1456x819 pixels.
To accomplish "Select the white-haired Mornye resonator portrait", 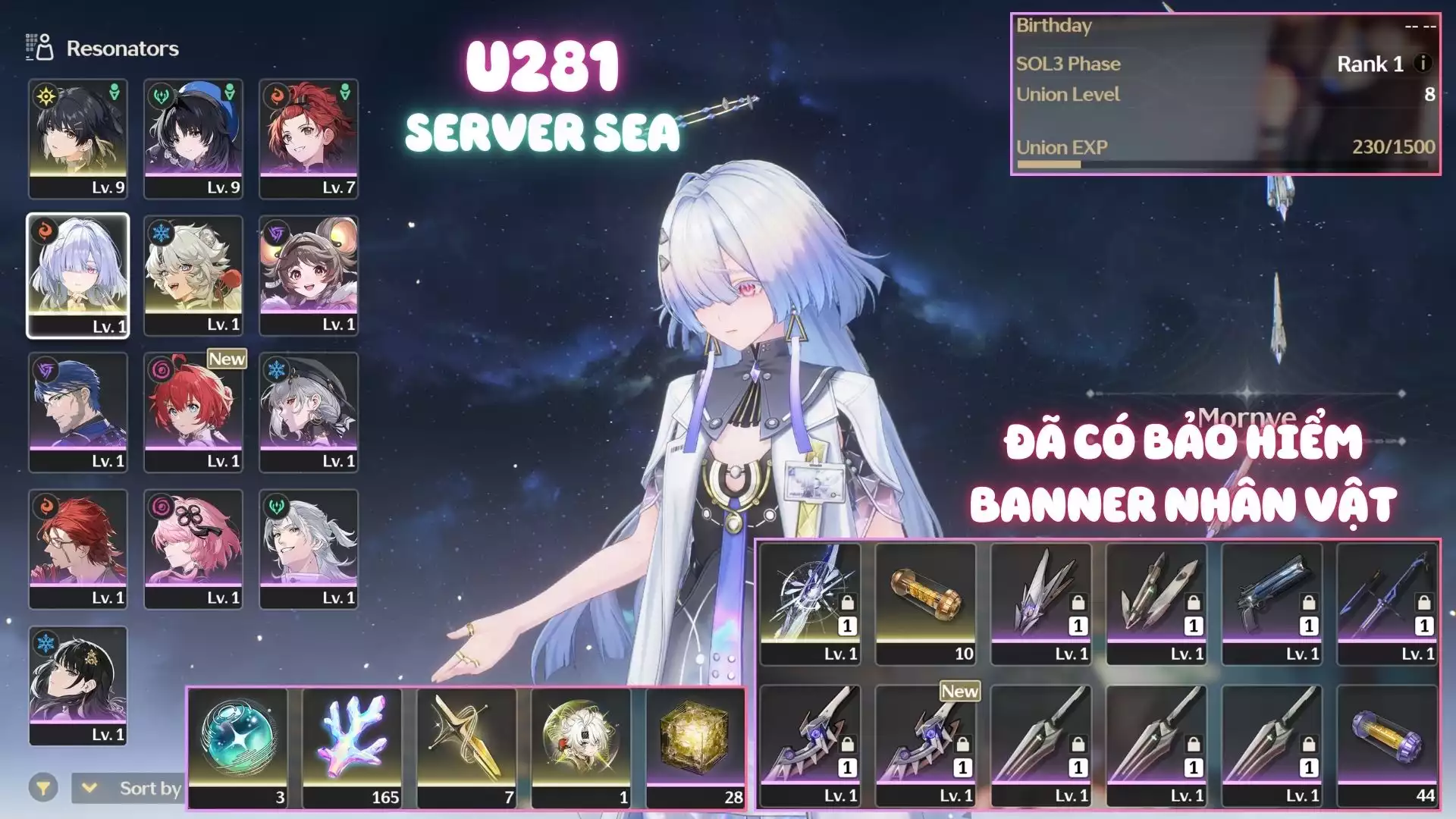I will (78, 275).
